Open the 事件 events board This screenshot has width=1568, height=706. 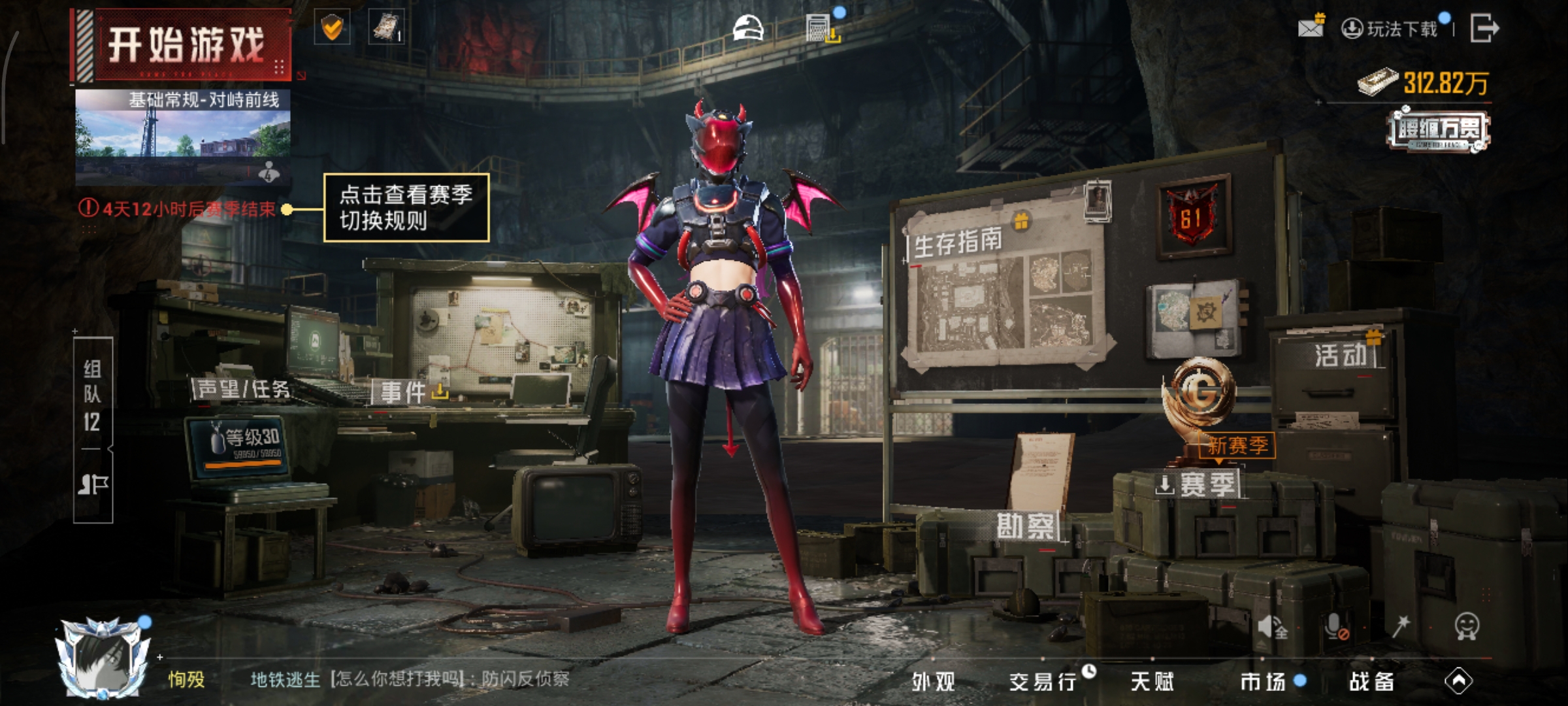tap(404, 392)
